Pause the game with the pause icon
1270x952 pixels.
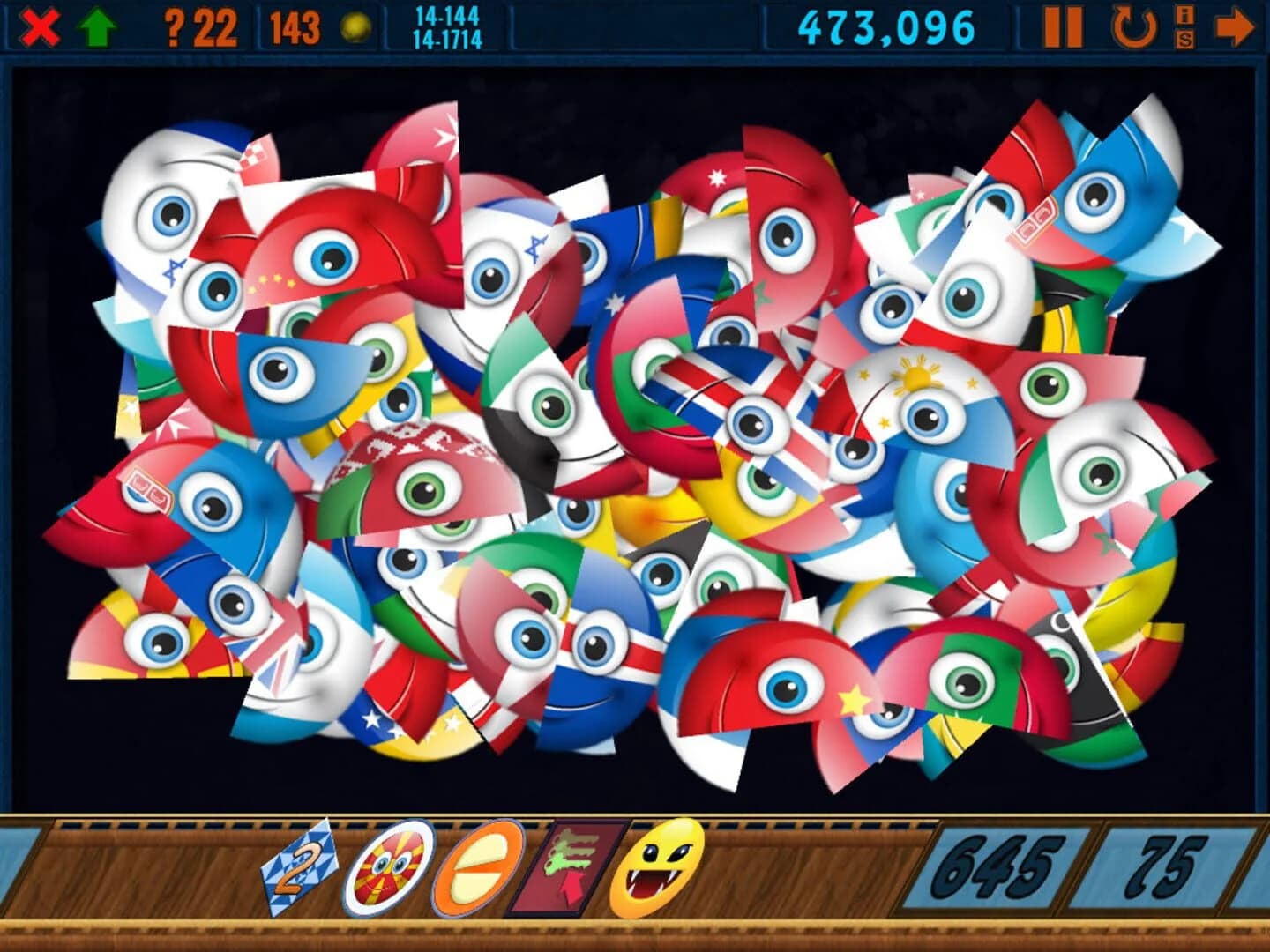[1065, 26]
